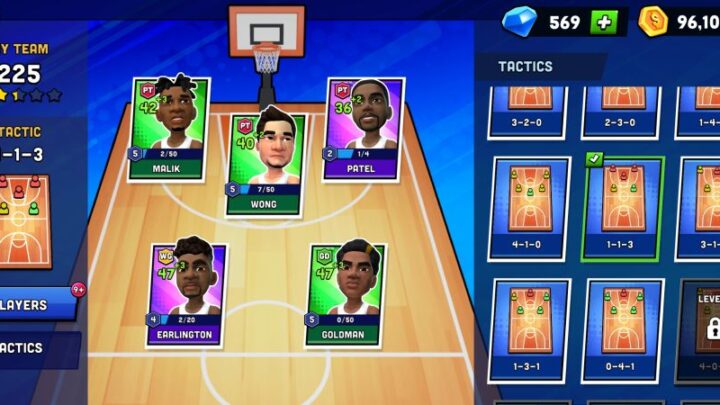
Task: Select the Malik player card
Action: (x=169, y=129)
